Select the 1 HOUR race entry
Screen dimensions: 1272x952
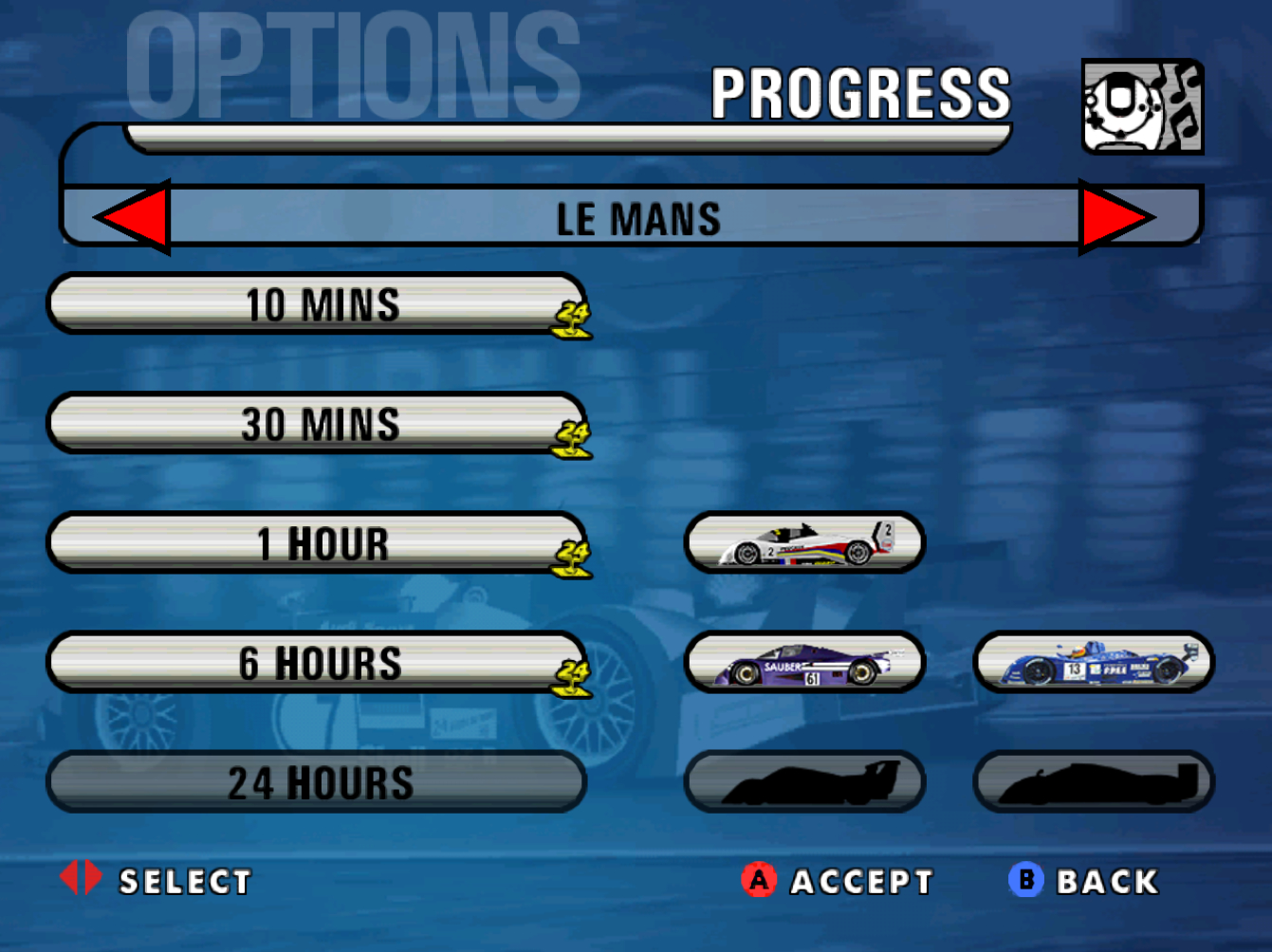coord(317,543)
